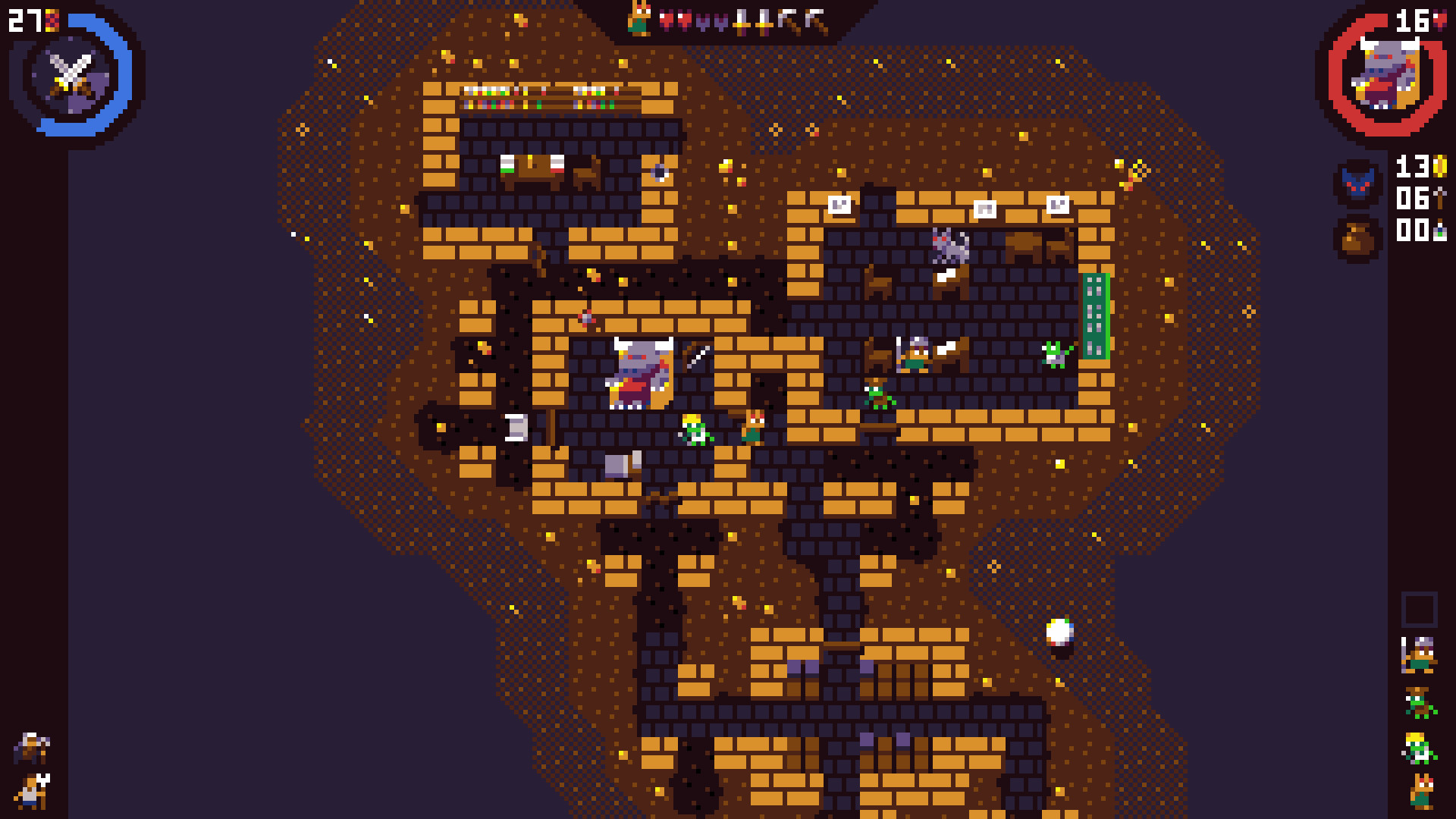The height and width of the screenshot is (819, 1456).
Task: Click the gold coin icon next to 130
Action: click(1440, 166)
